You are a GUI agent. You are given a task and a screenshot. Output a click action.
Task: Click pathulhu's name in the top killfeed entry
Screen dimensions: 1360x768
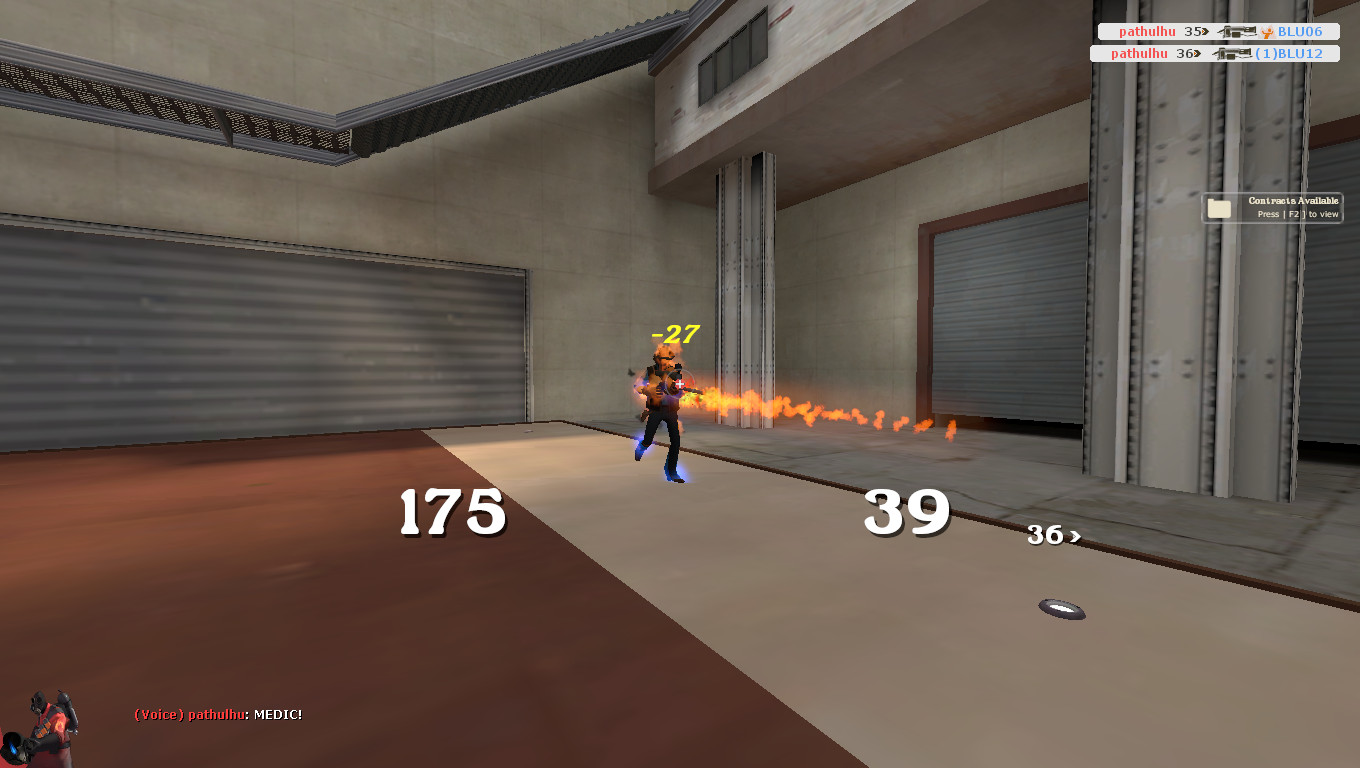tap(1145, 31)
